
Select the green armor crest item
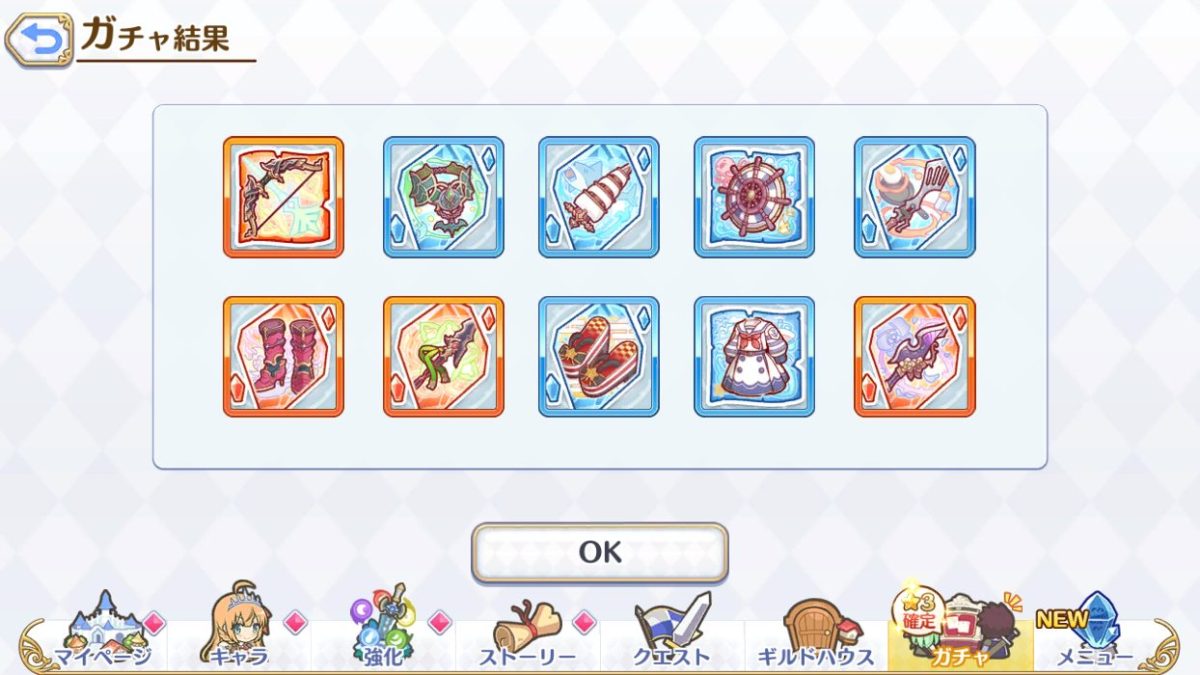point(443,197)
